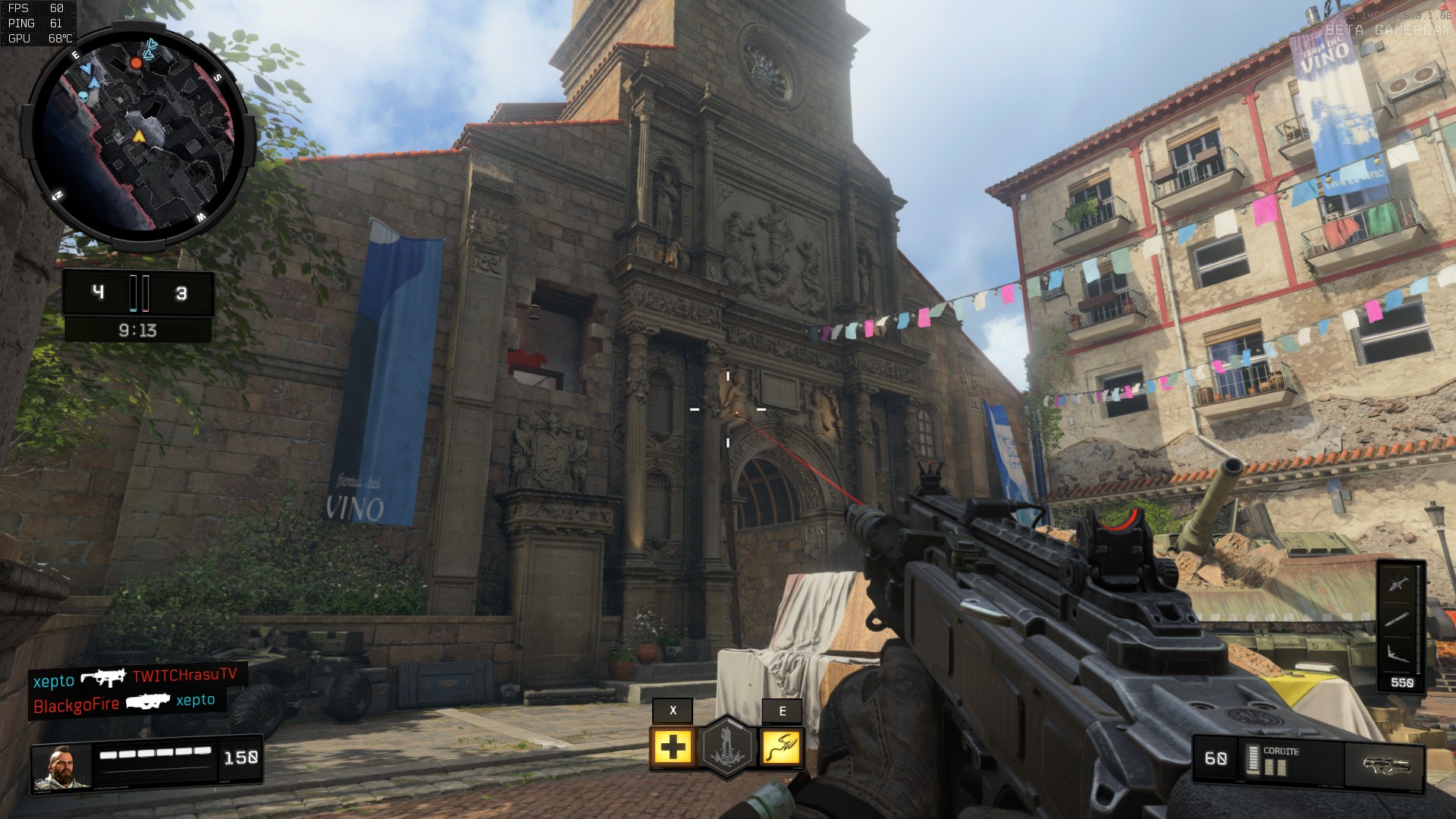Click the xepto killed TWITCHrasuTV killfeed entry

click(135, 677)
